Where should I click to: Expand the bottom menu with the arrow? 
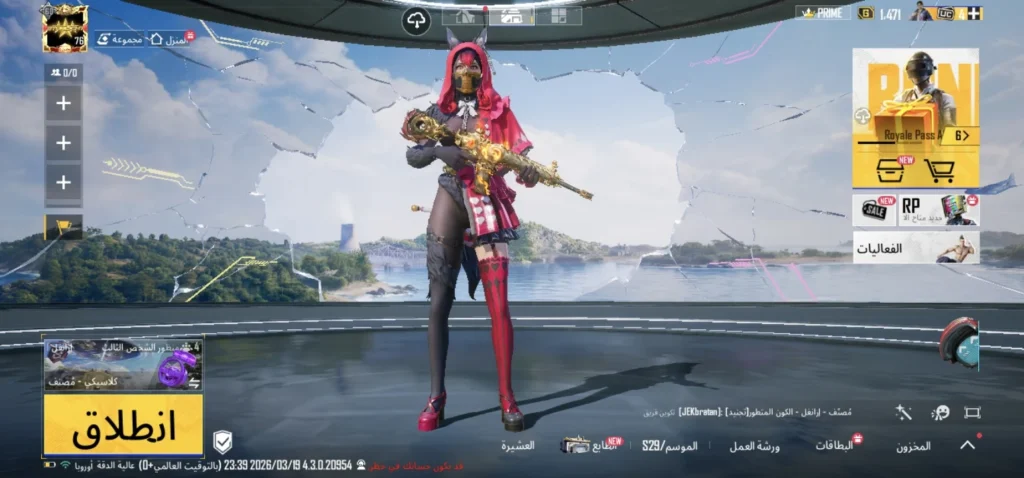[x=967, y=446]
